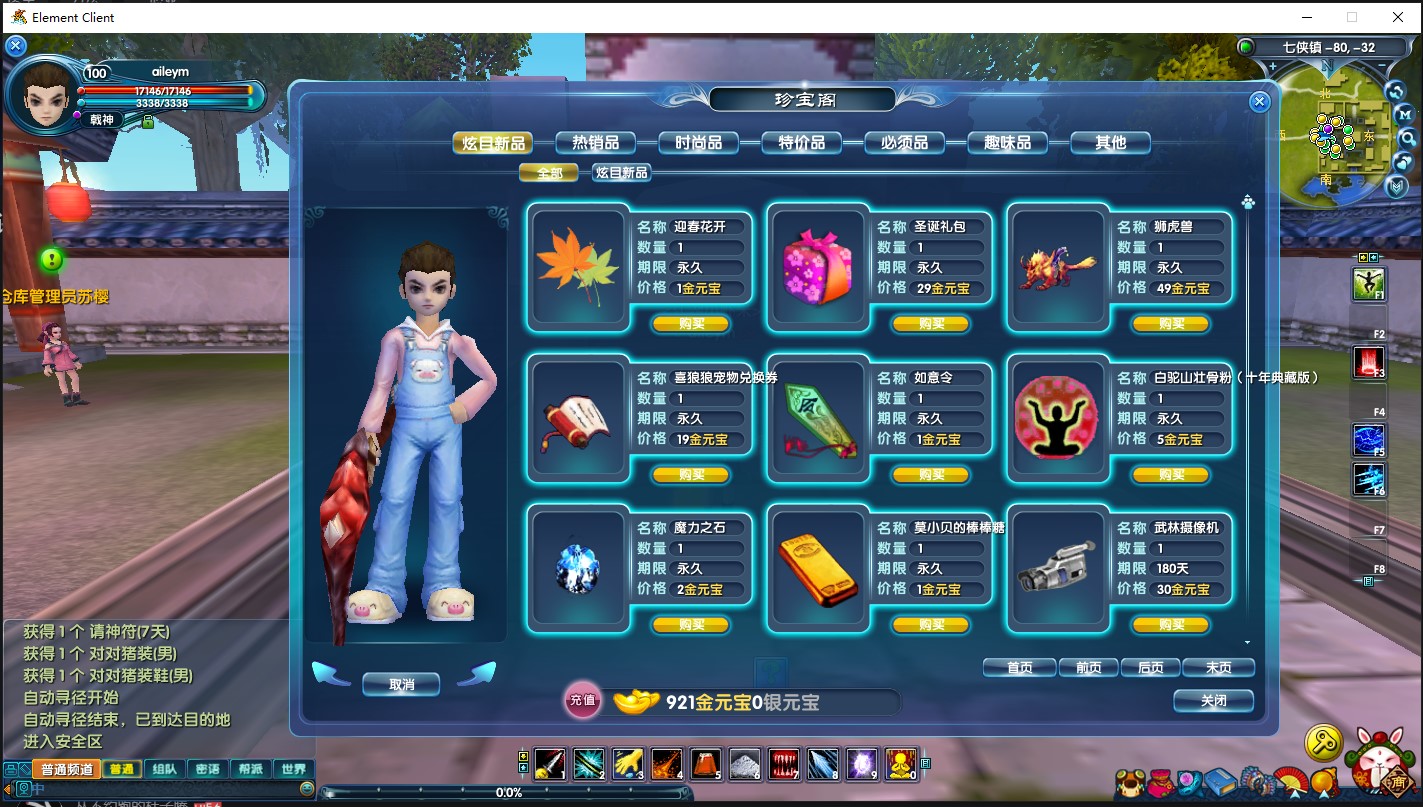Maximize the Element Client window

point(1352,17)
